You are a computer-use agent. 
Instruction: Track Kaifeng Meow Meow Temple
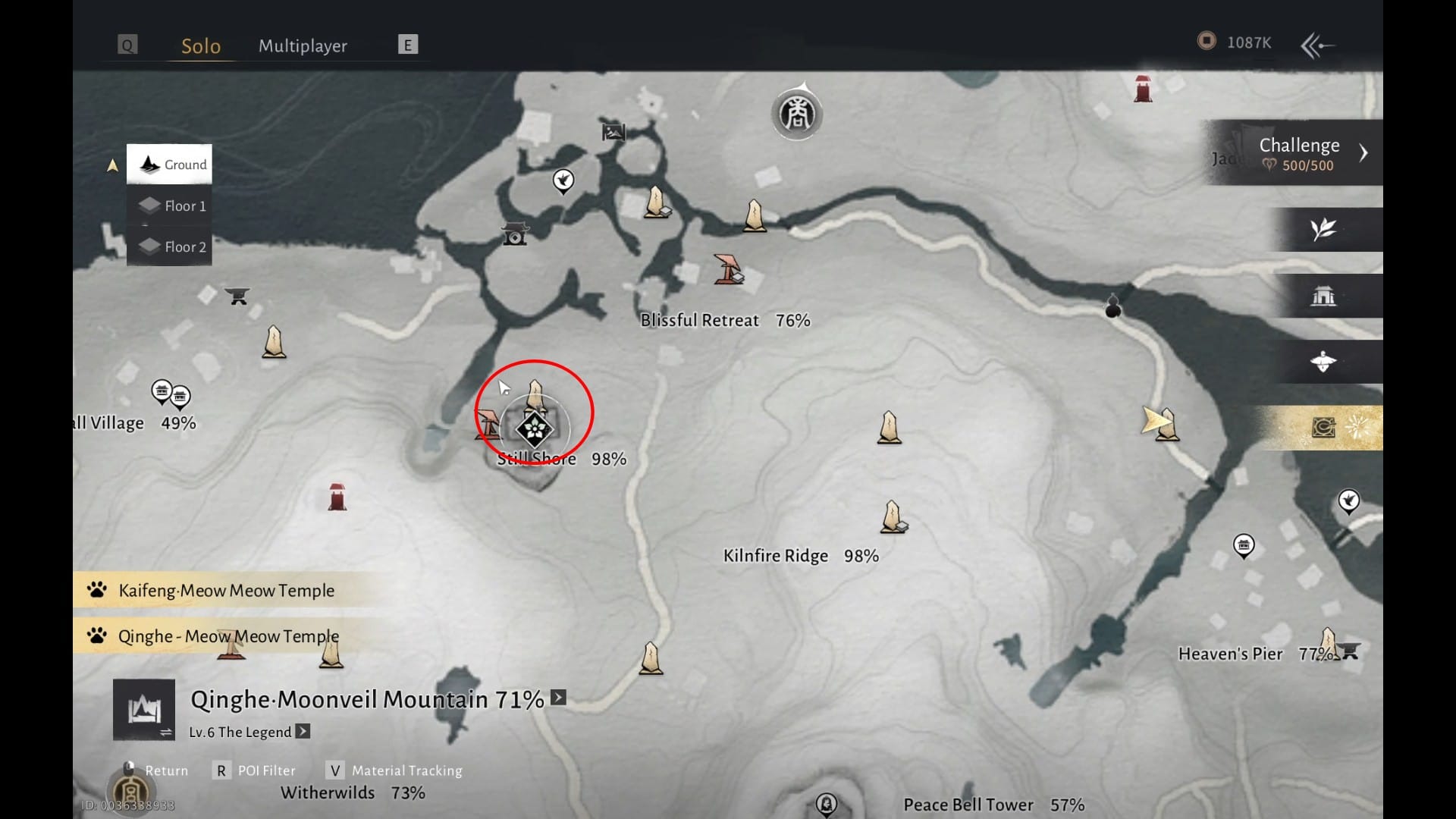(x=226, y=591)
